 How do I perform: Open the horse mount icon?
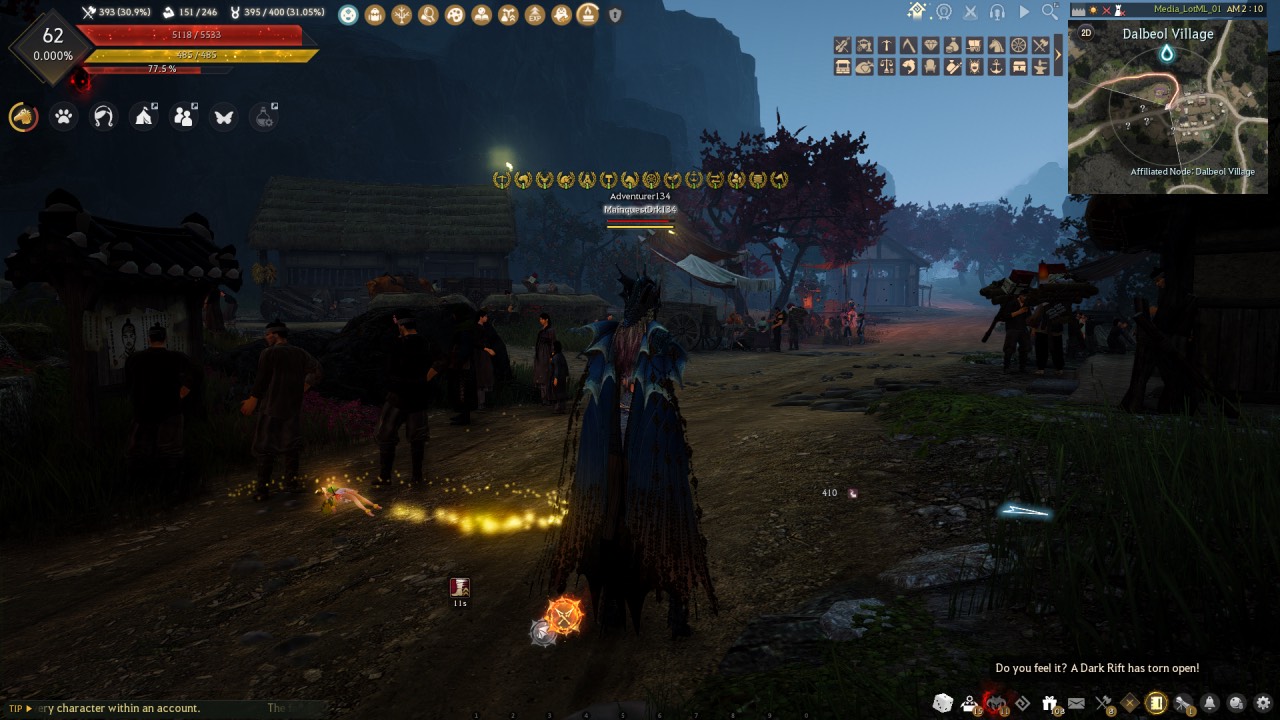click(x=23, y=117)
